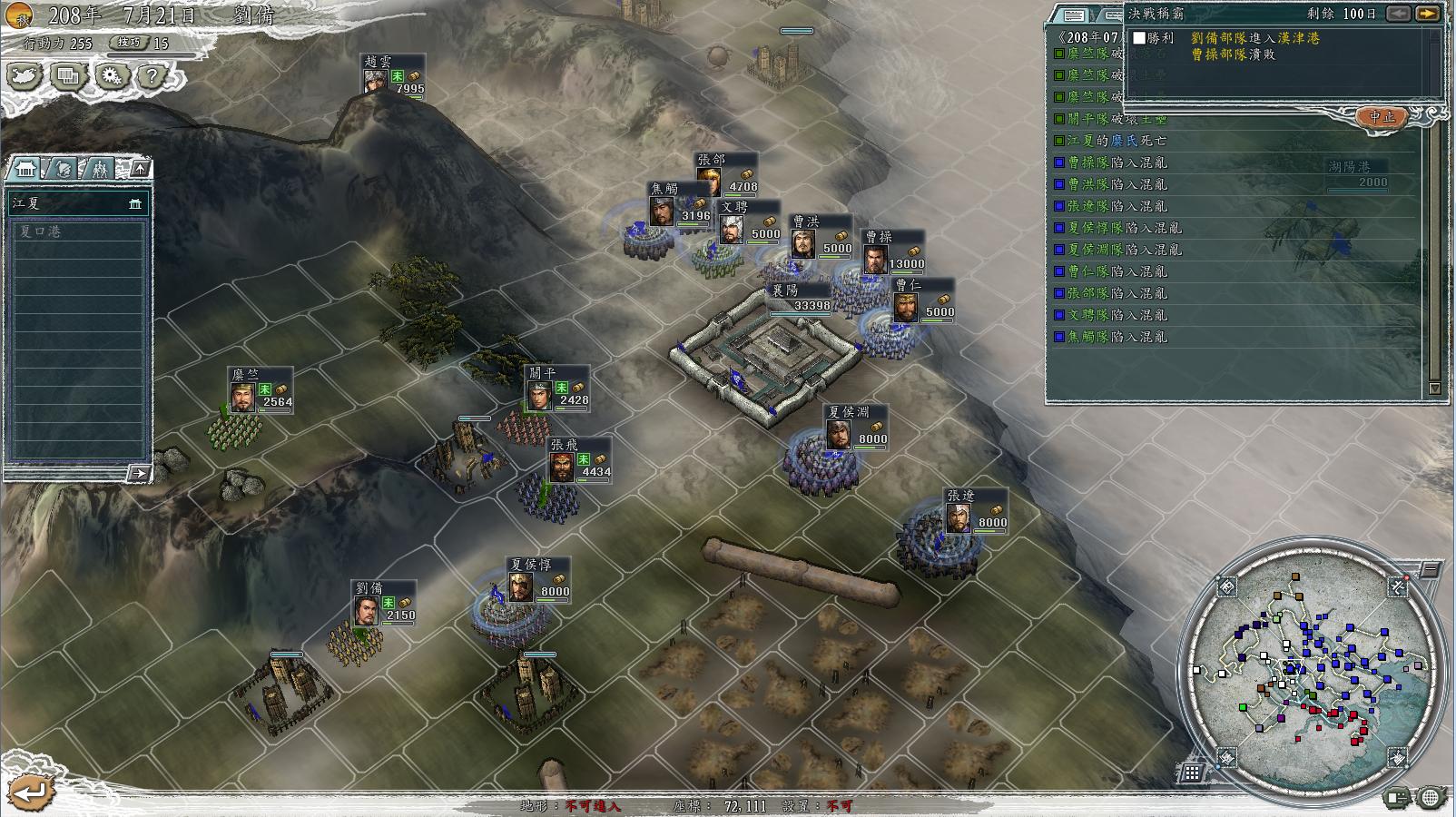Viewport: 1456px width, 817px height.
Task: Click the return arrow button
Action: click(x=29, y=792)
